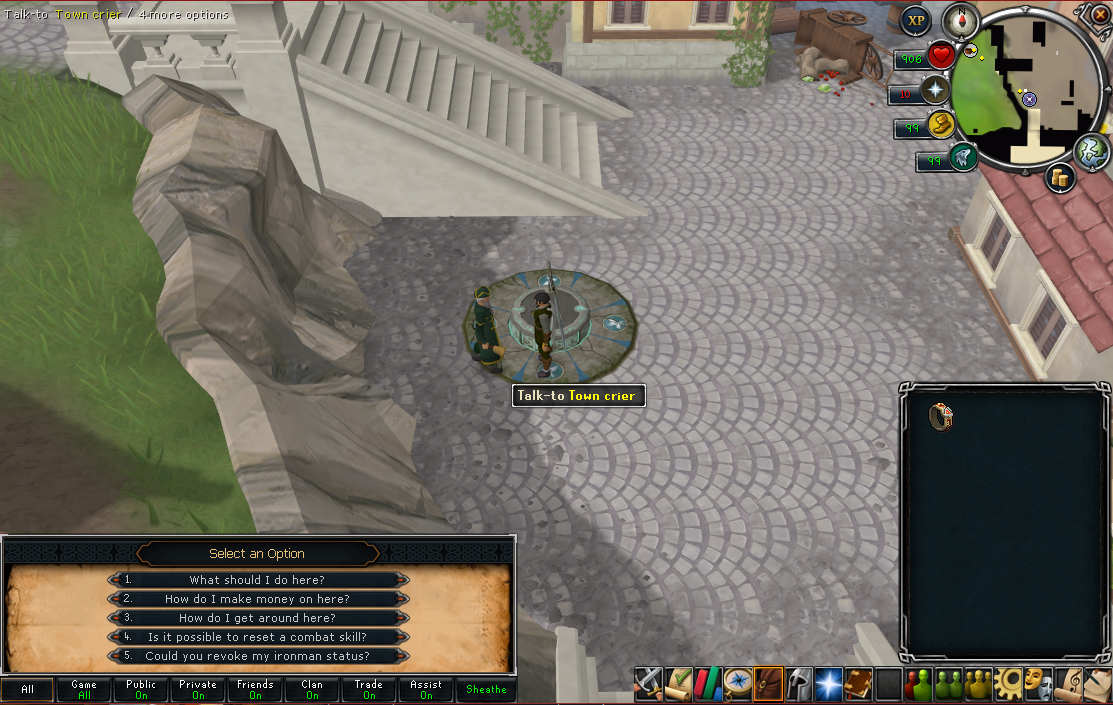Open the gear settings tab

point(1009,683)
